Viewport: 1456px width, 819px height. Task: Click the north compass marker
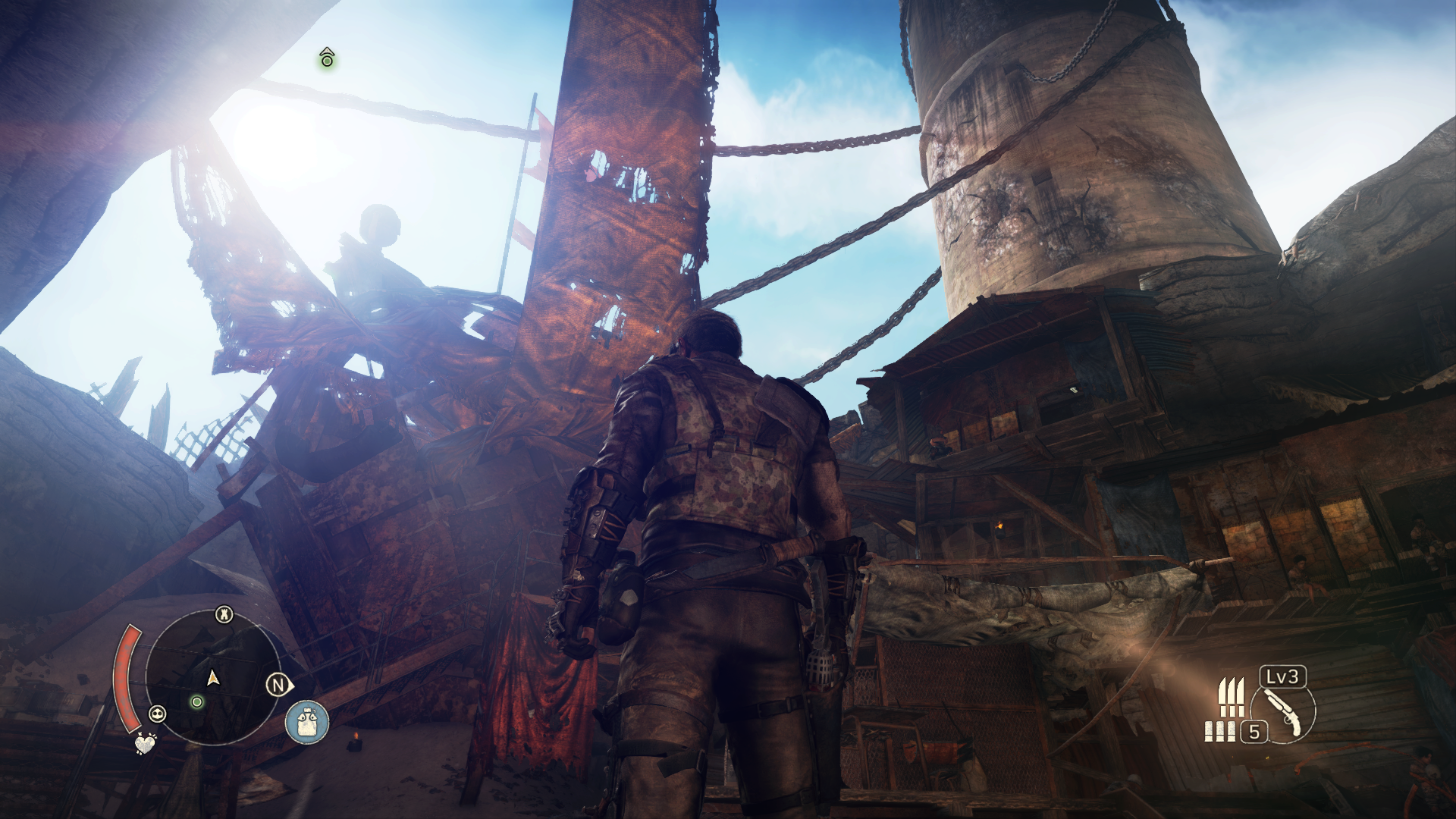278,686
